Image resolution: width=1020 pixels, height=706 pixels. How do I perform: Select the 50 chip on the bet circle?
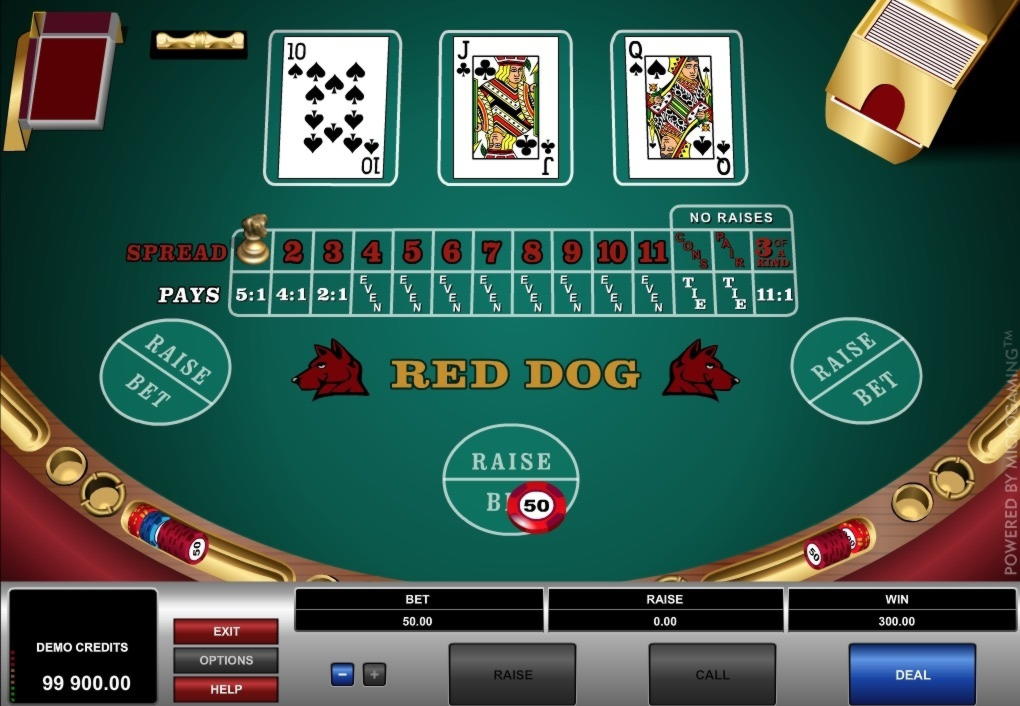click(x=537, y=506)
